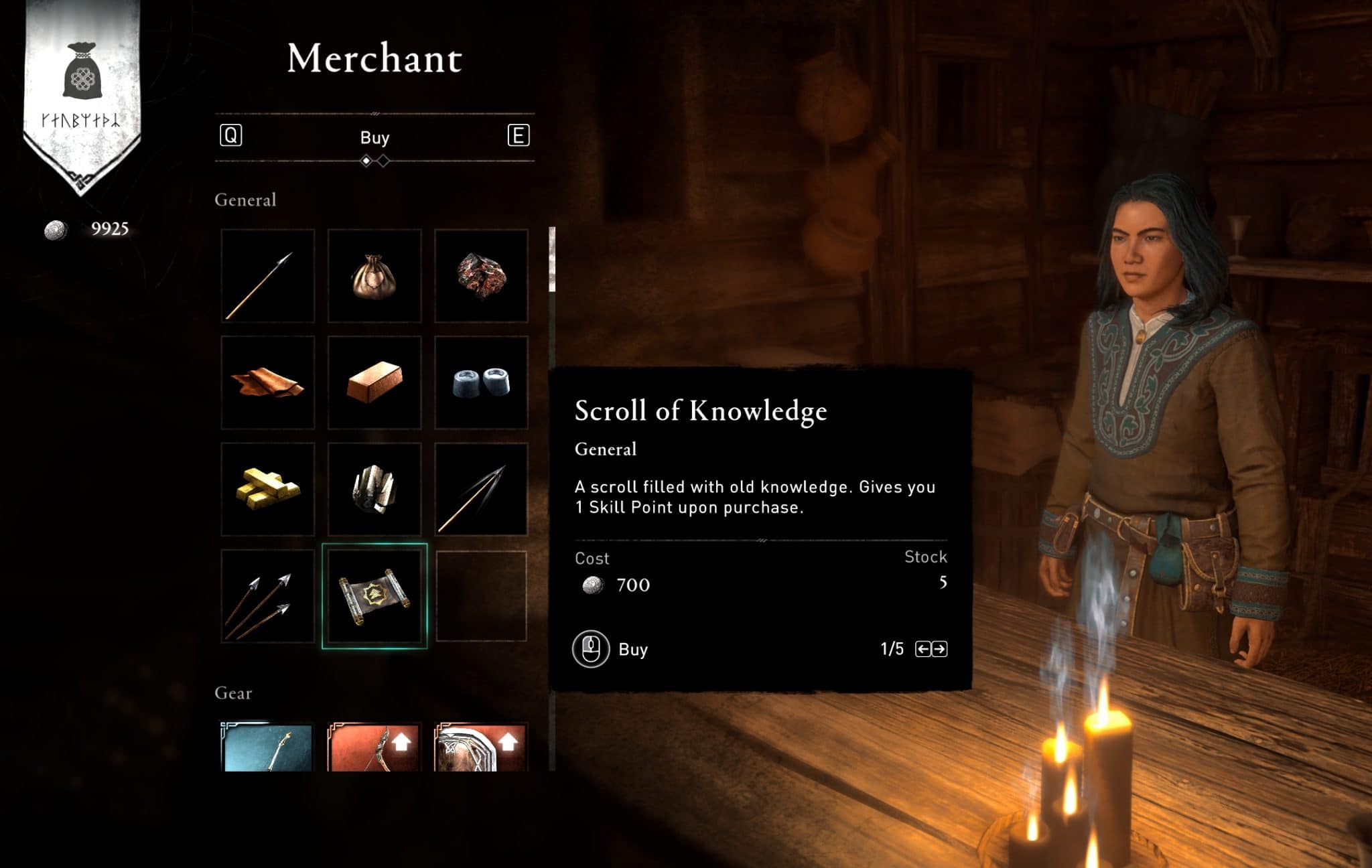Pick the bundle of three arrows

pos(268,596)
